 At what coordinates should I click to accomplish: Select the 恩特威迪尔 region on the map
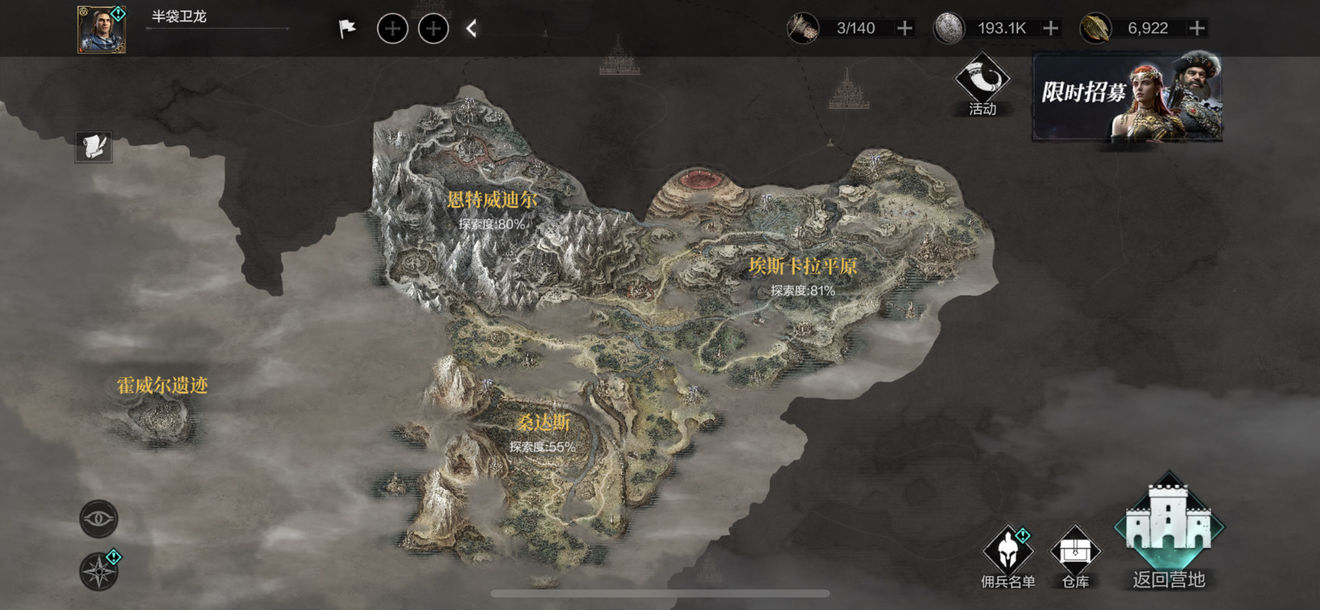click(492, 201)
